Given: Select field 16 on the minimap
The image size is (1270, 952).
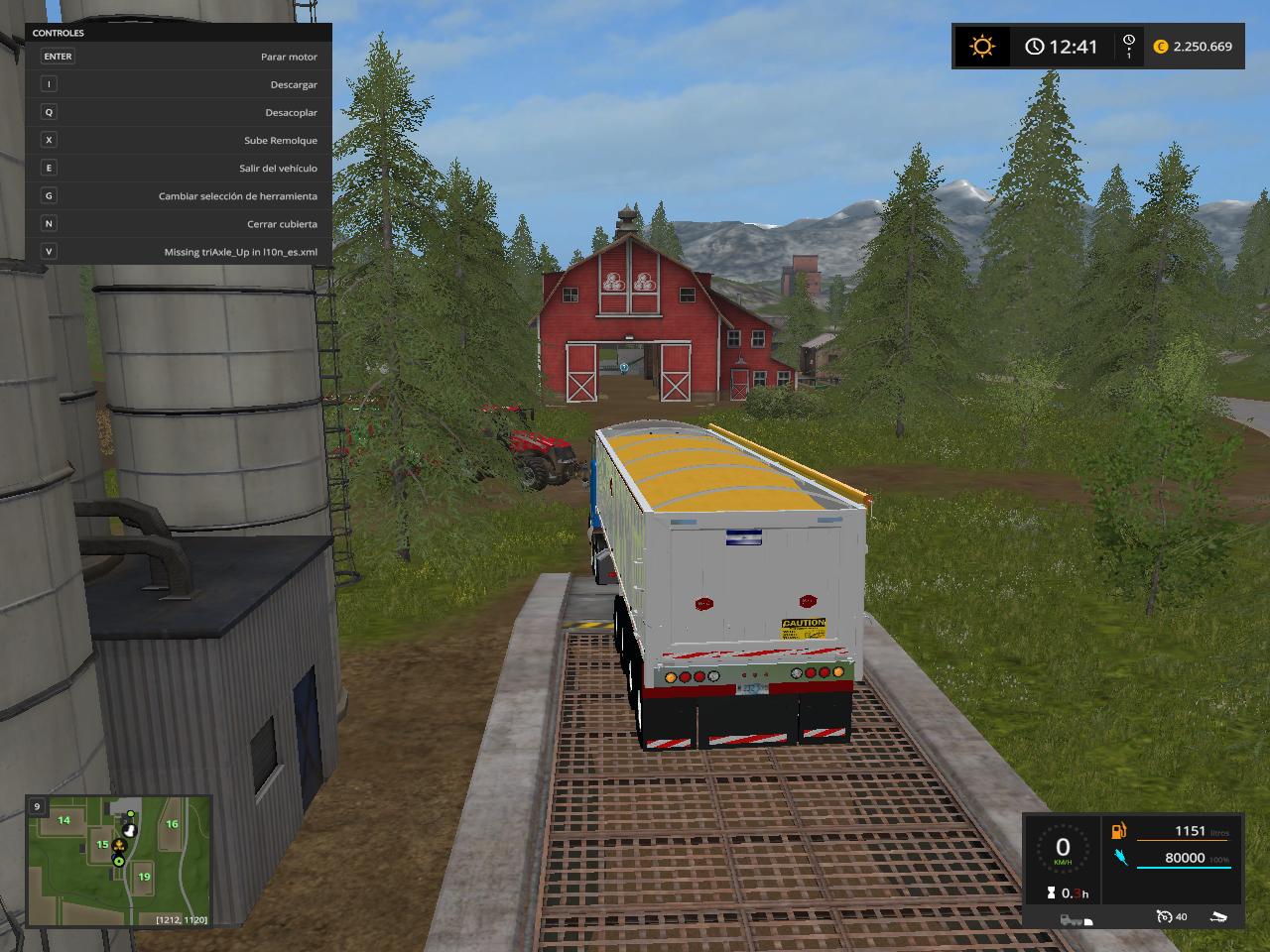Looking at the screenshot, I should [x=172, y=824].
